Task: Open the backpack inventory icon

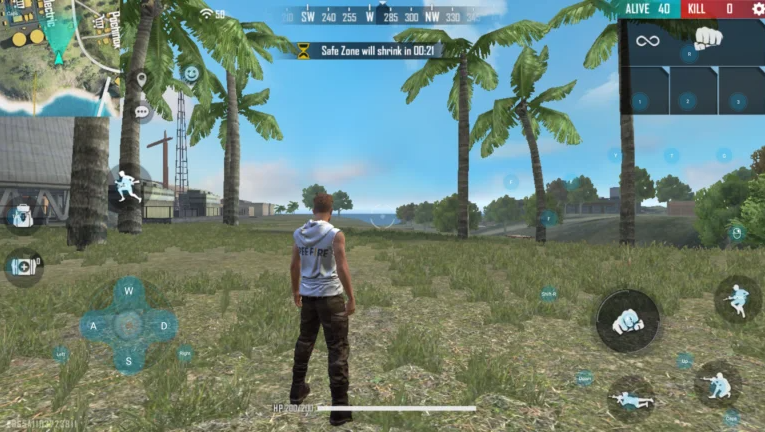Action: [x=22, y=217]
